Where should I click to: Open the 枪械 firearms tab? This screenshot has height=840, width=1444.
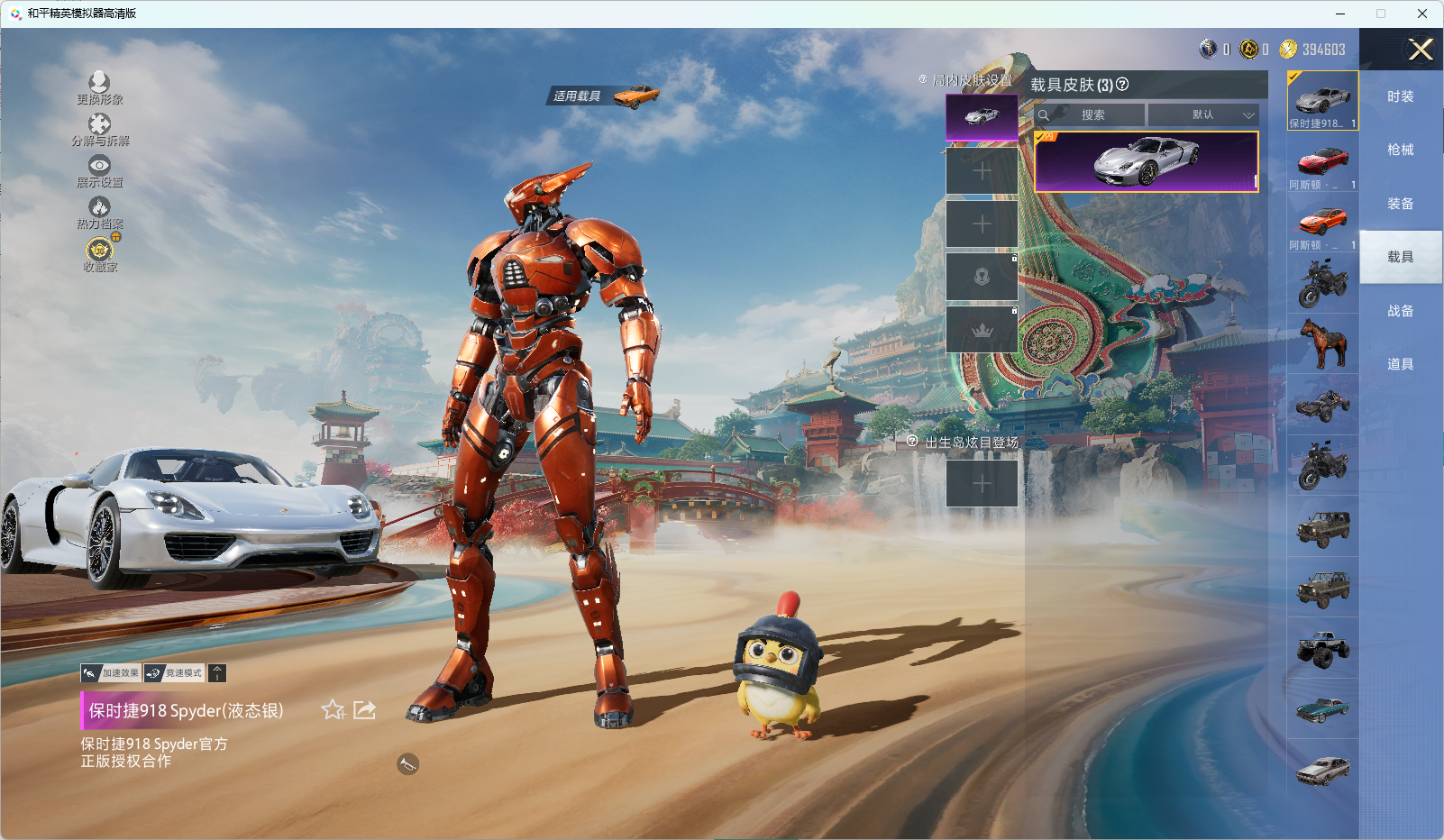1400,150
